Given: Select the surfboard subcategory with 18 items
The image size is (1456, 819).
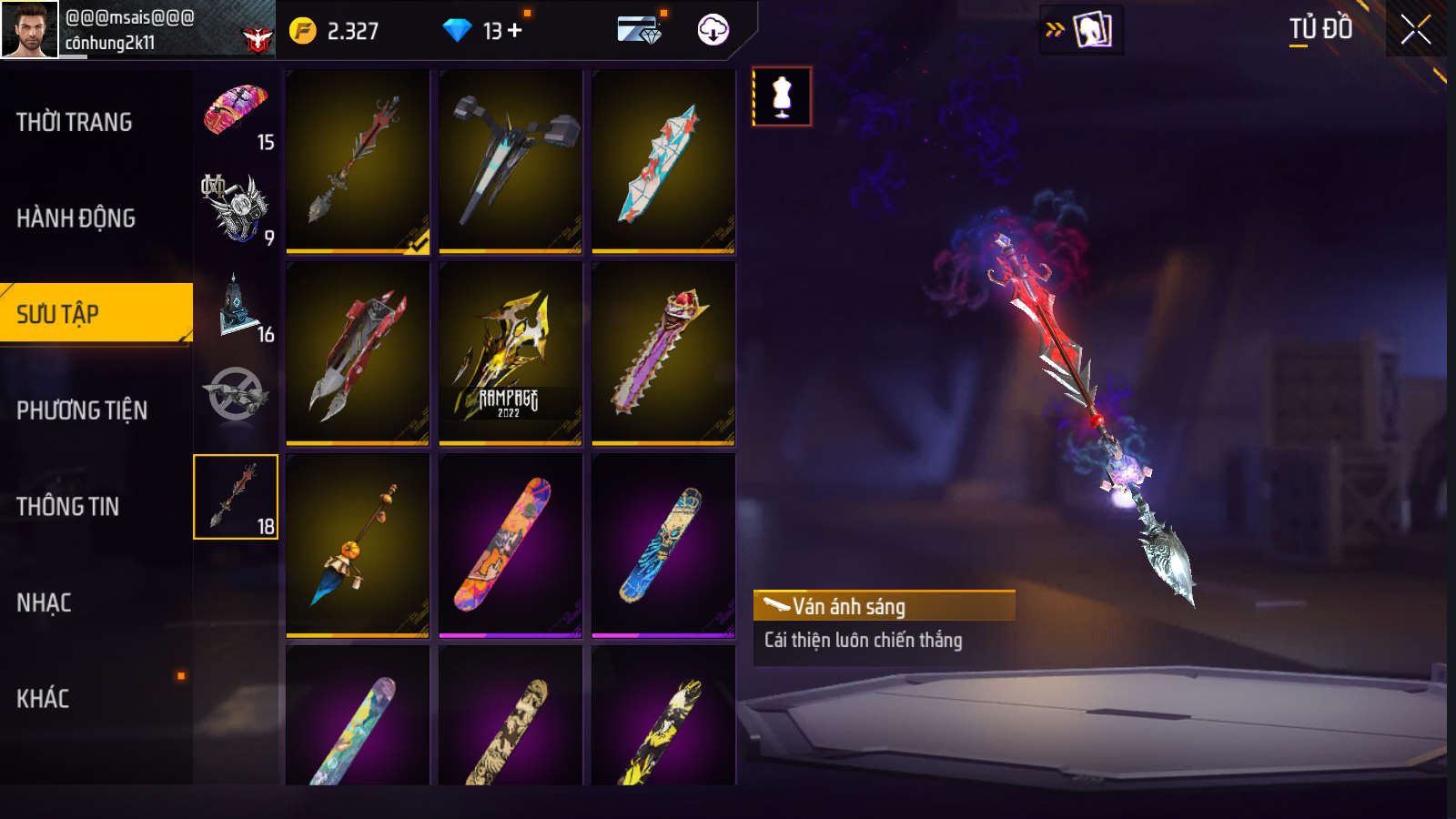Looking at the screenshot, I should coord(236,497).
